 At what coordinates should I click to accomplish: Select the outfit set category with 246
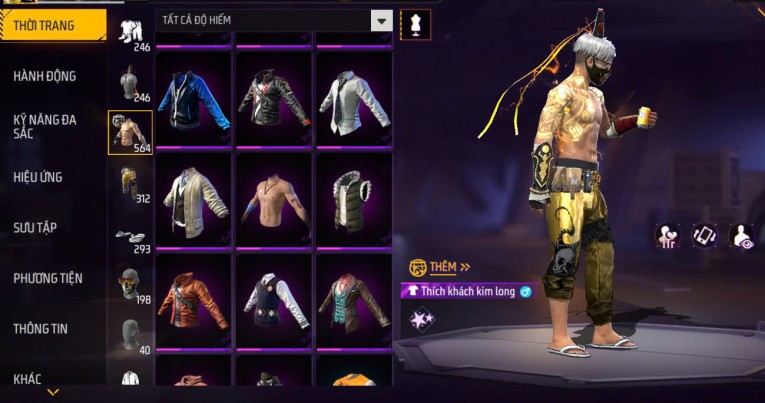(x=130, y=33)
